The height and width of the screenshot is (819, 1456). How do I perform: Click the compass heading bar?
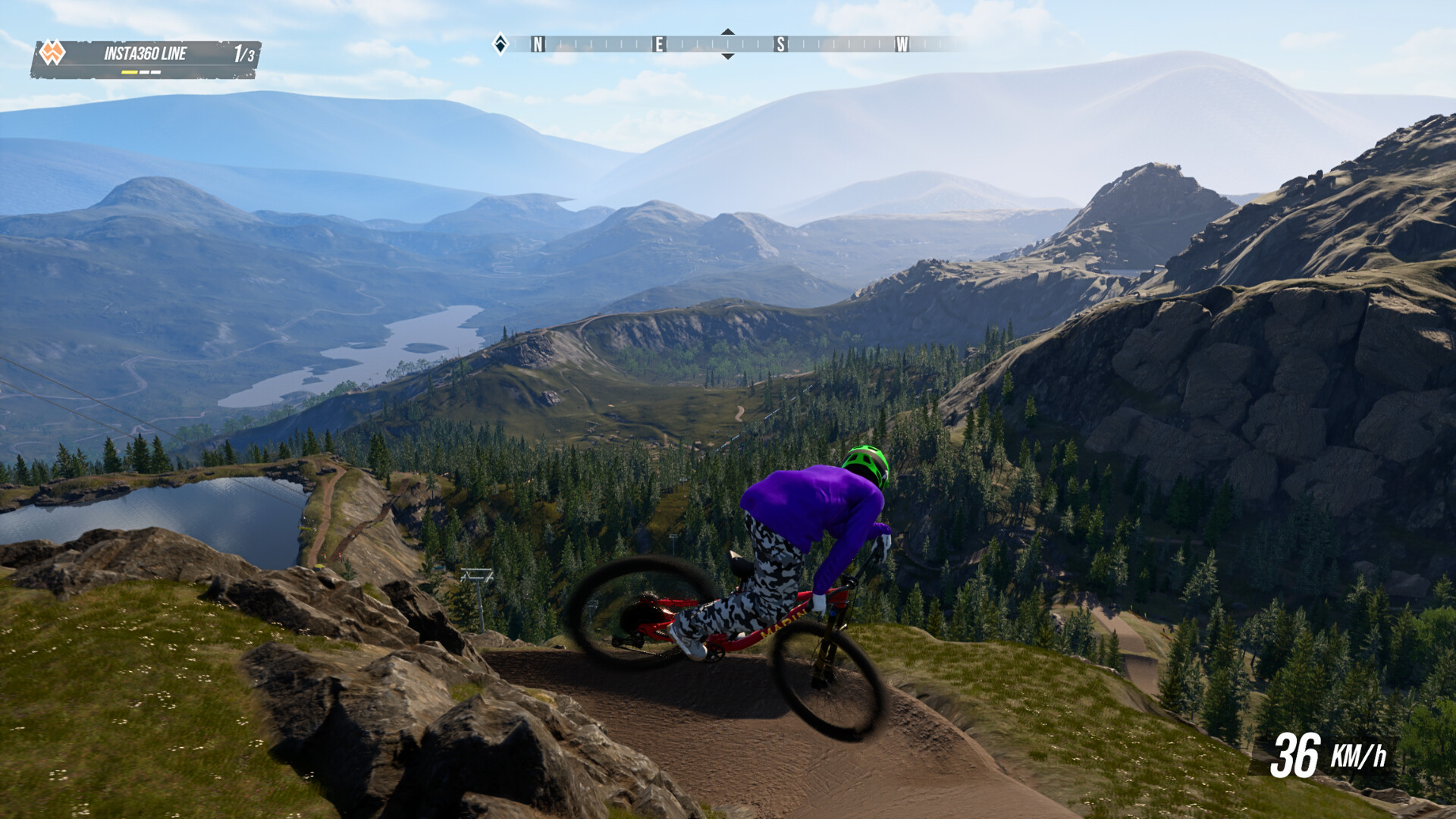728,44
